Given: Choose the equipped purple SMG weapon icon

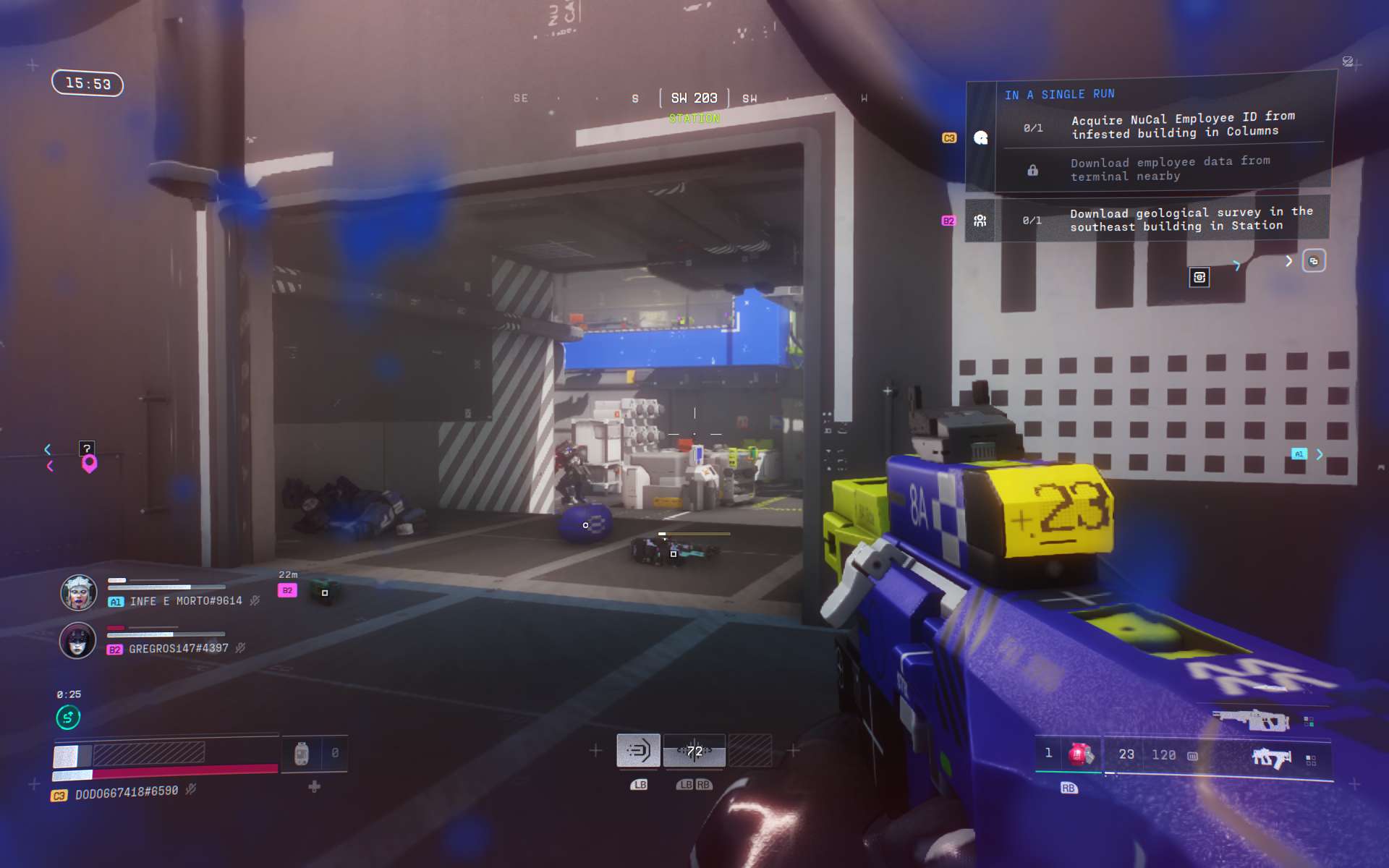Looking at the screenshot, I should tap(1271, 758).
